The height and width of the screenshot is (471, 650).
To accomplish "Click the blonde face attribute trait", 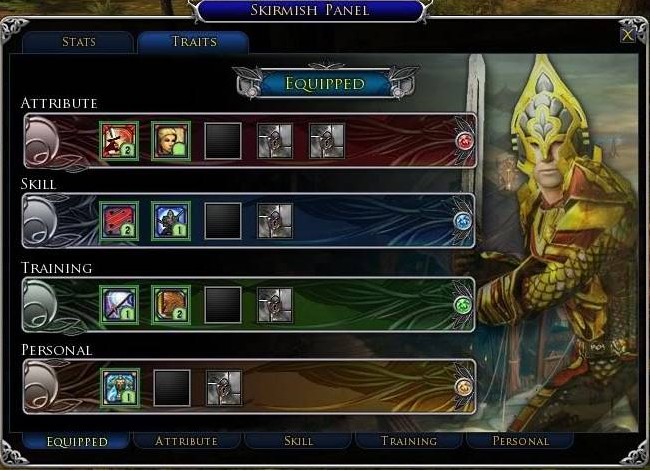I will pyautogui.click(x=171, y=141).
